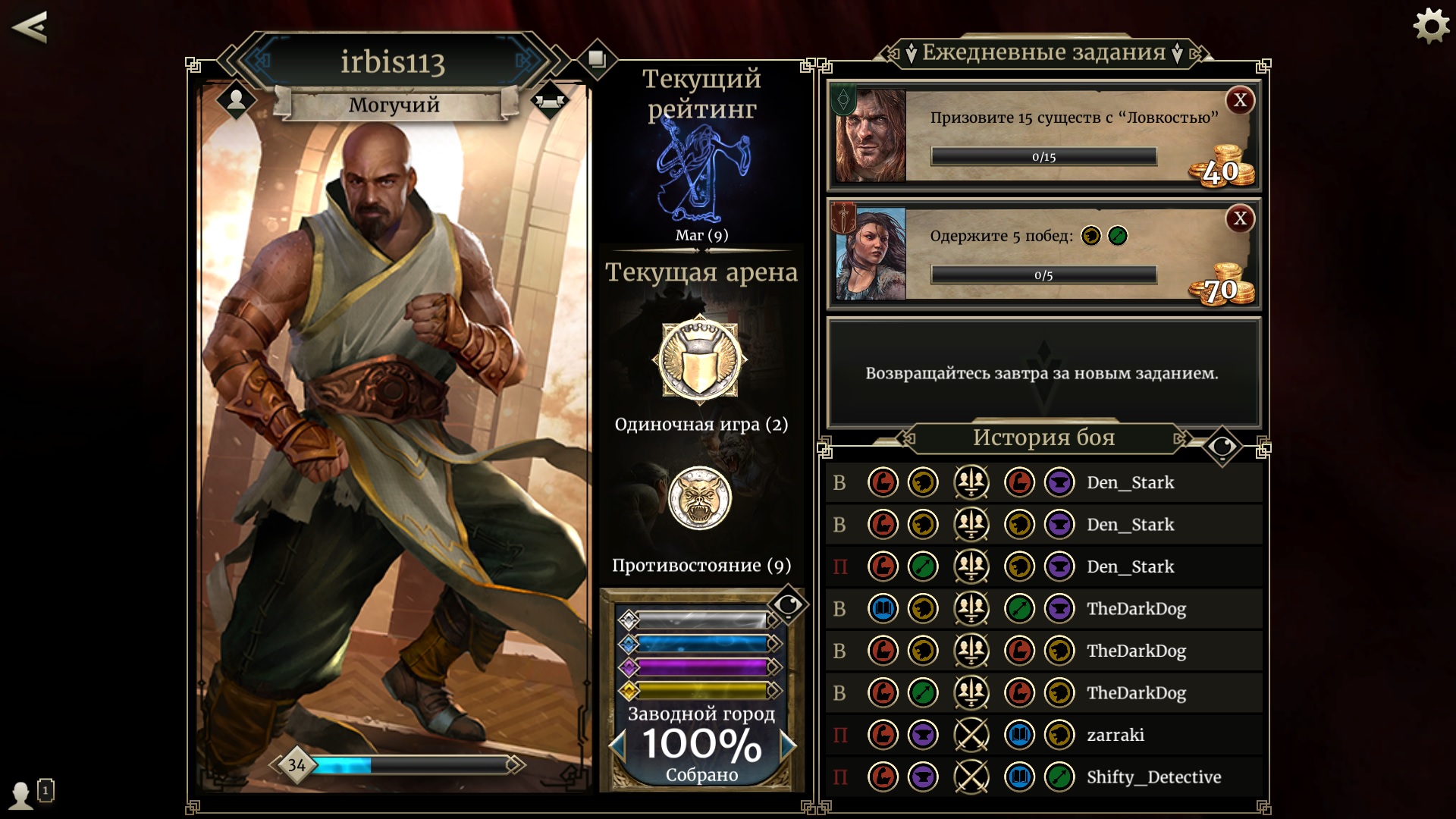Toggle the collection progress eye icon

788,604
